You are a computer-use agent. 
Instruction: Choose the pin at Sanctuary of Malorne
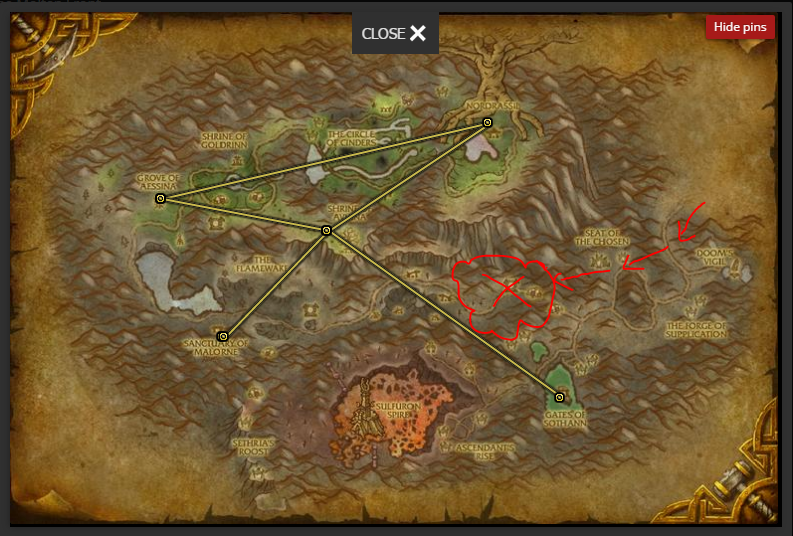[x=223, y=337]
